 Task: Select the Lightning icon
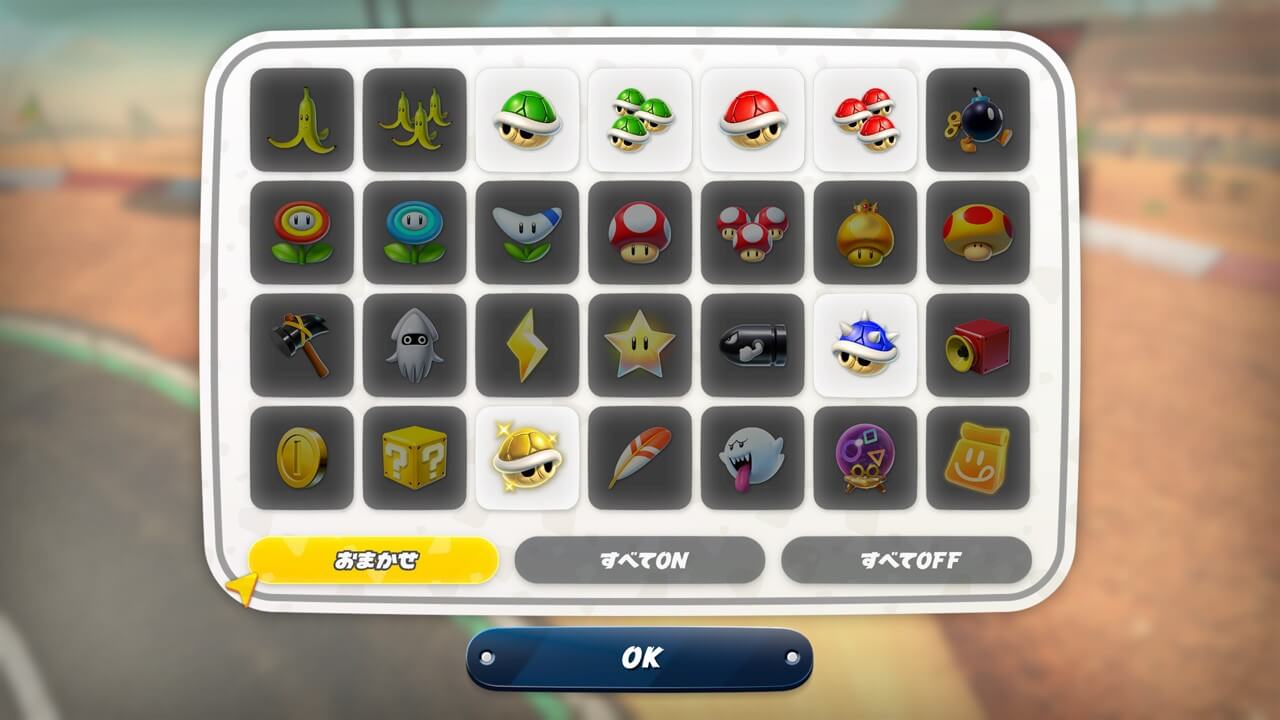529,345
